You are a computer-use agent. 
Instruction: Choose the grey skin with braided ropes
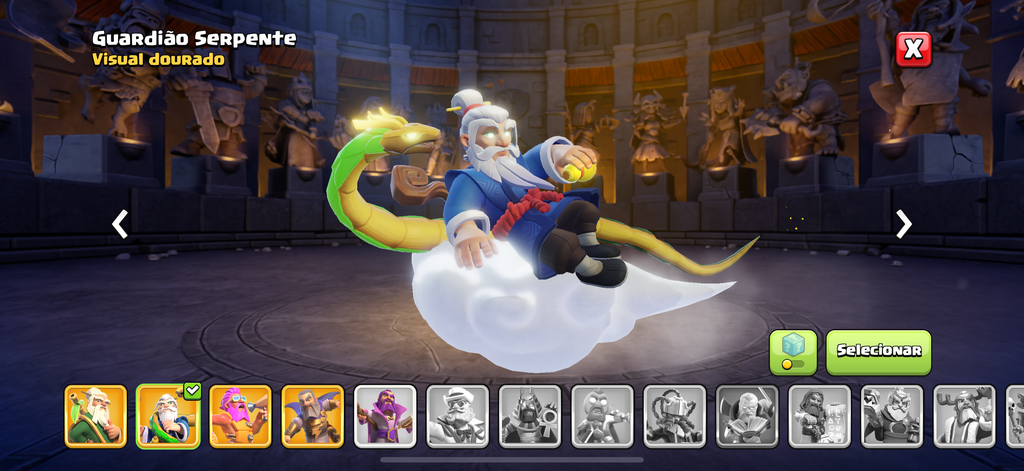tap(674, 415)
